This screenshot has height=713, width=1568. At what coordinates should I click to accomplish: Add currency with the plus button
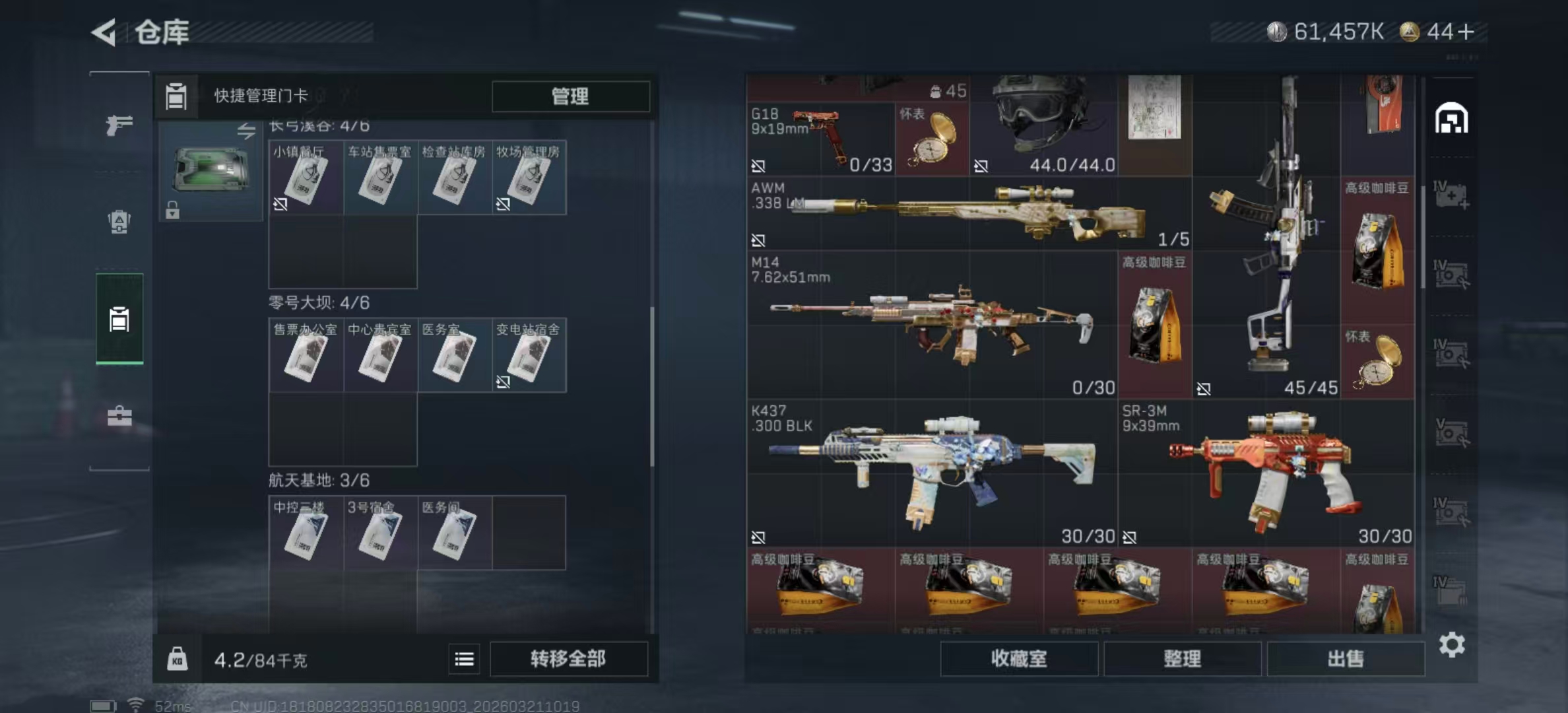pyautogui.click(x=1466, y=32)
